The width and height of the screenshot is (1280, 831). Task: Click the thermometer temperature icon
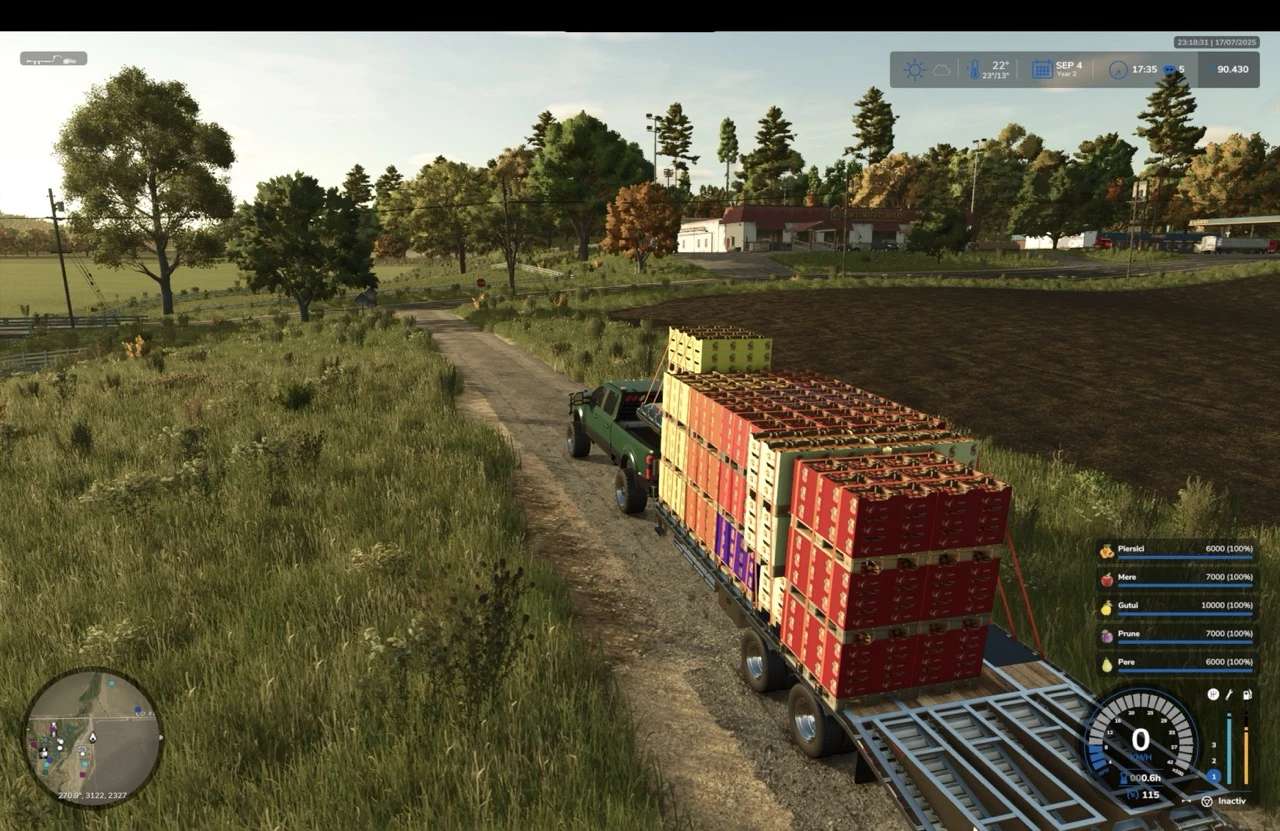(x=973, y=70)
